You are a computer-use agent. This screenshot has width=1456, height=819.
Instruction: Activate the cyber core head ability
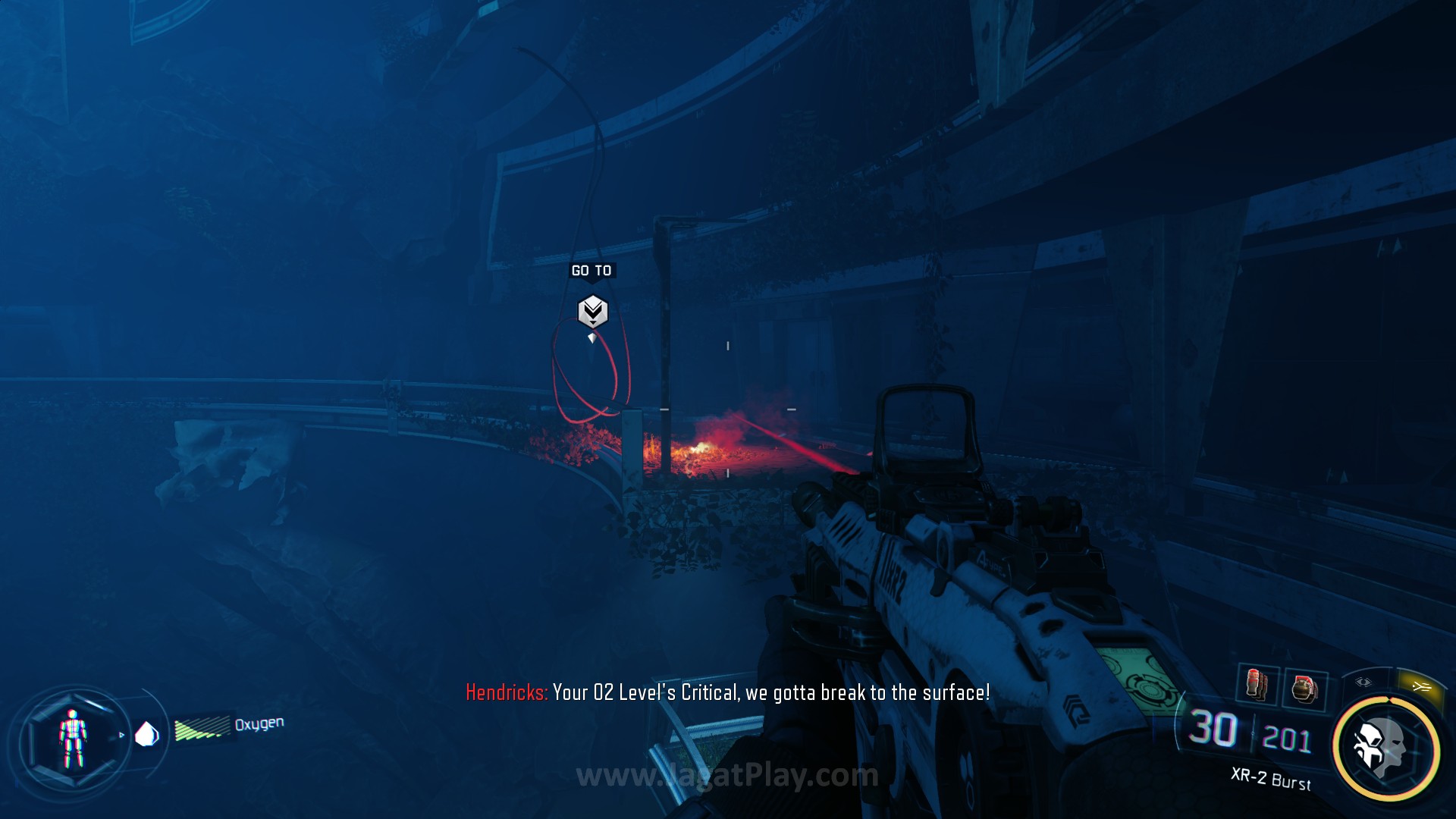point(1384,748)
